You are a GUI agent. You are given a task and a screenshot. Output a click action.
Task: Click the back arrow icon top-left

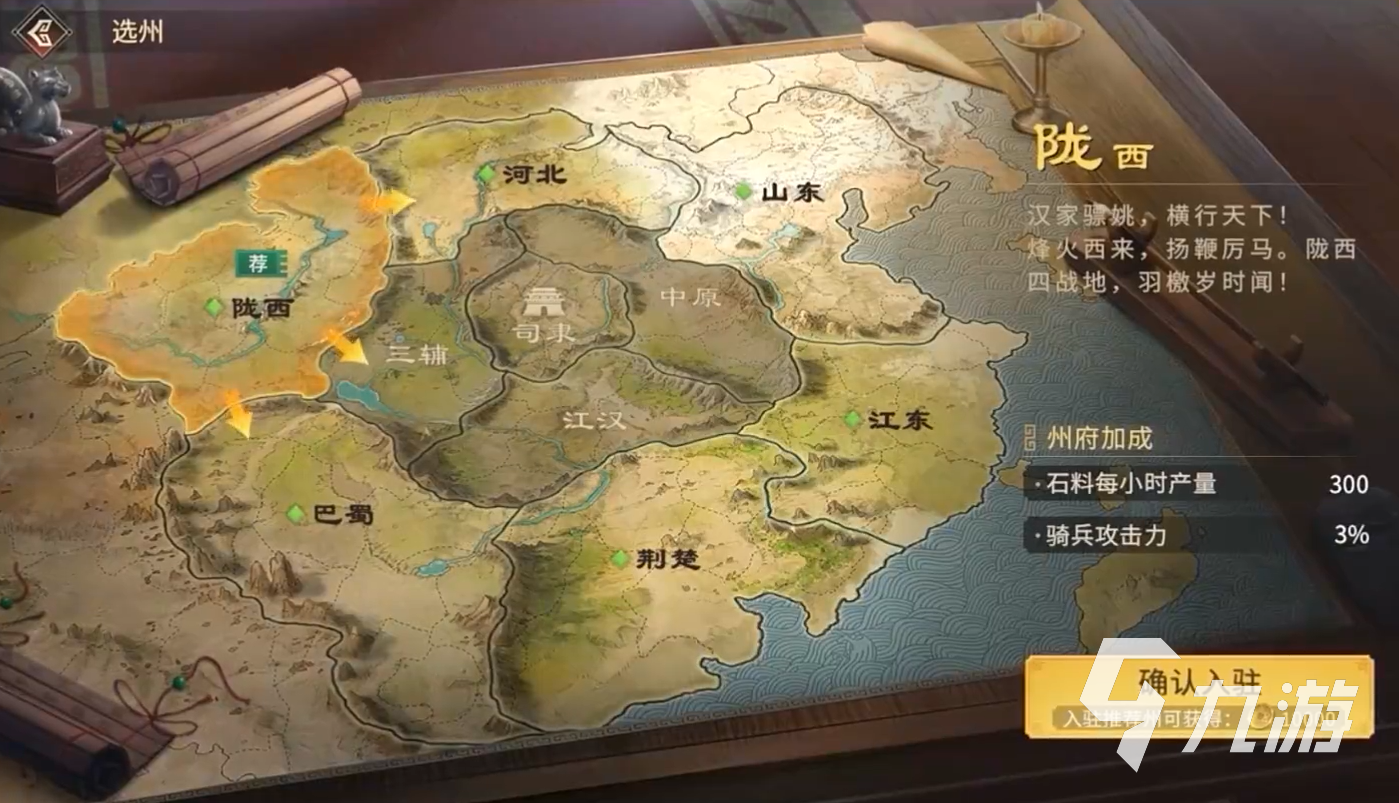tap(42, 30)
